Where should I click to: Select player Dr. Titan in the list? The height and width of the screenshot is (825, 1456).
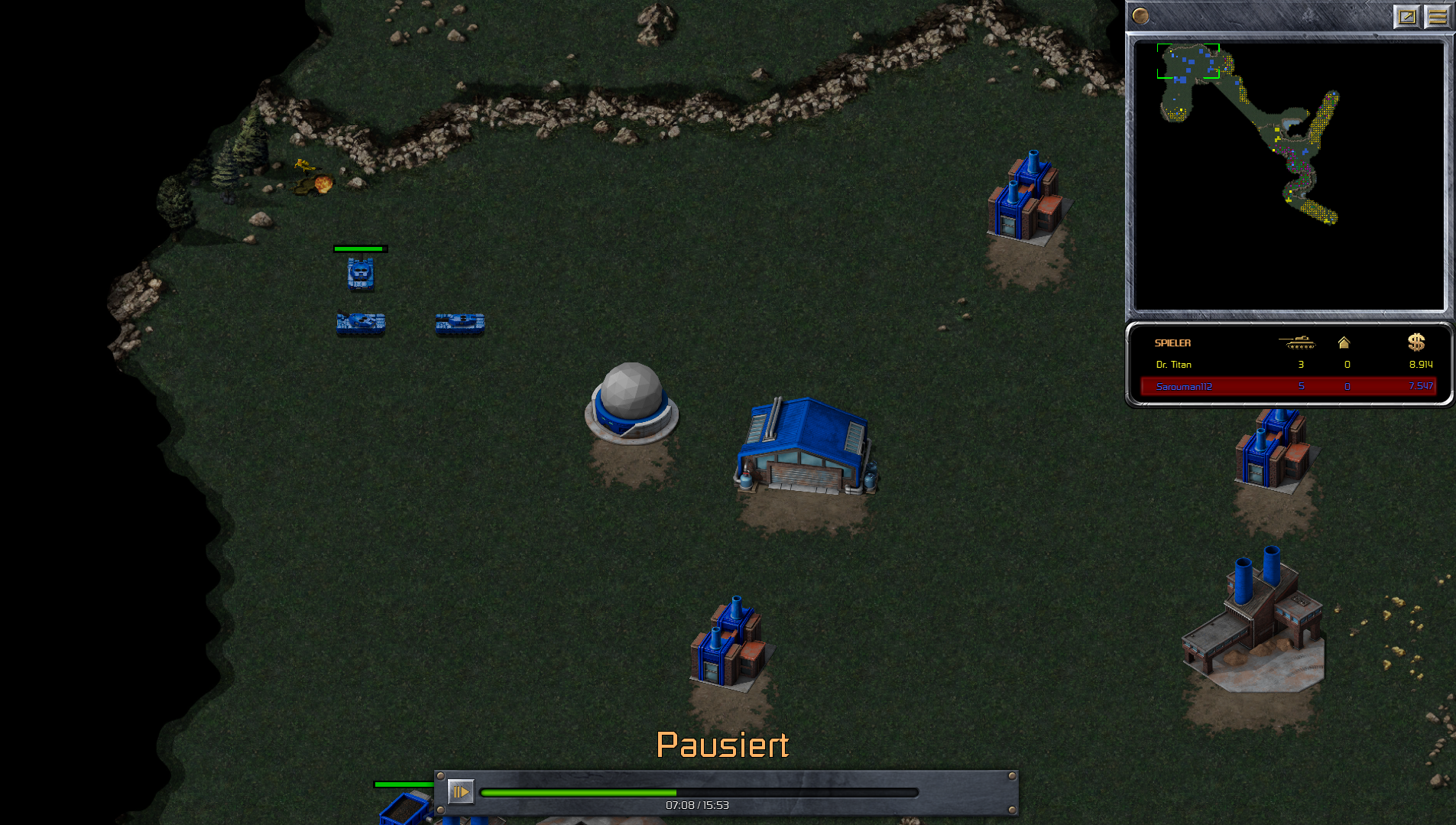coord(1173,365)
